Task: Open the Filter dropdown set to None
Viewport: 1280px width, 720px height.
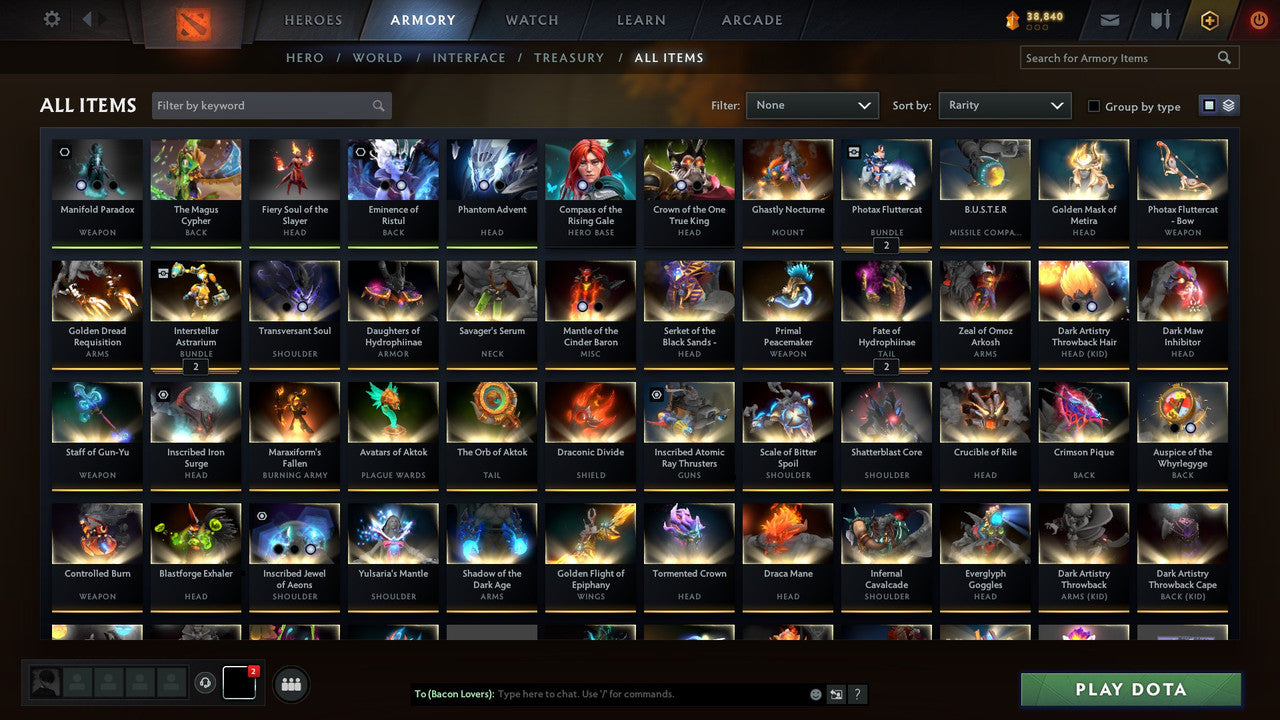Action: click(x=811, y=104)
